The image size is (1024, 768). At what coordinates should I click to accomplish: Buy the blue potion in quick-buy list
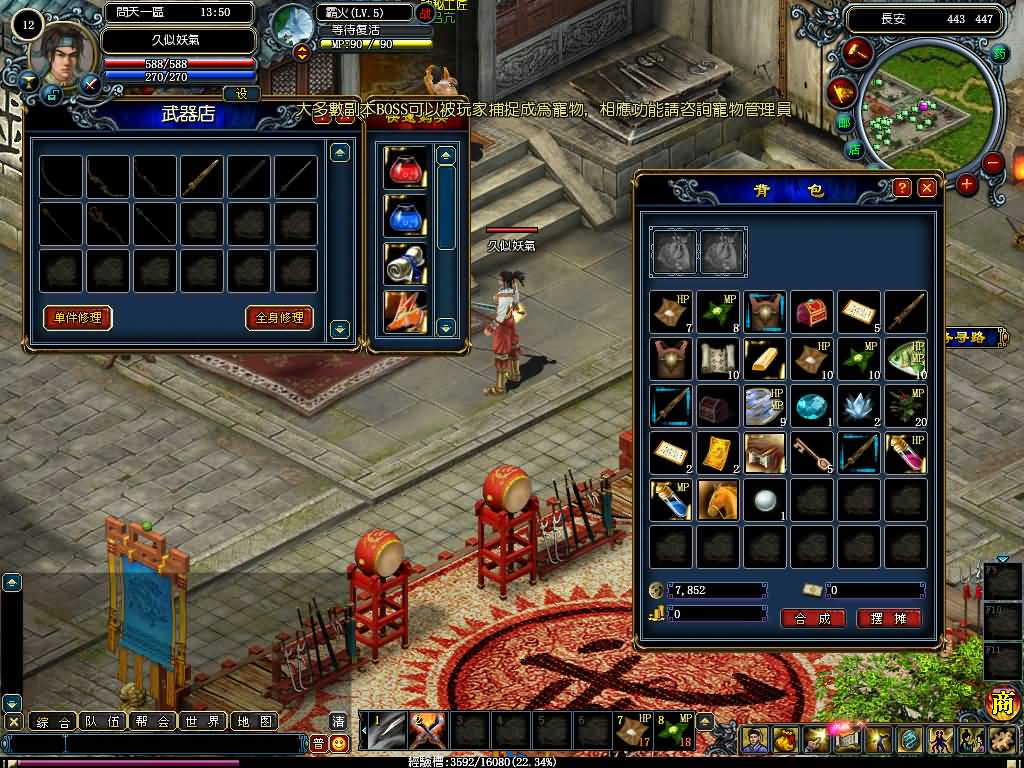coord(405,216)
